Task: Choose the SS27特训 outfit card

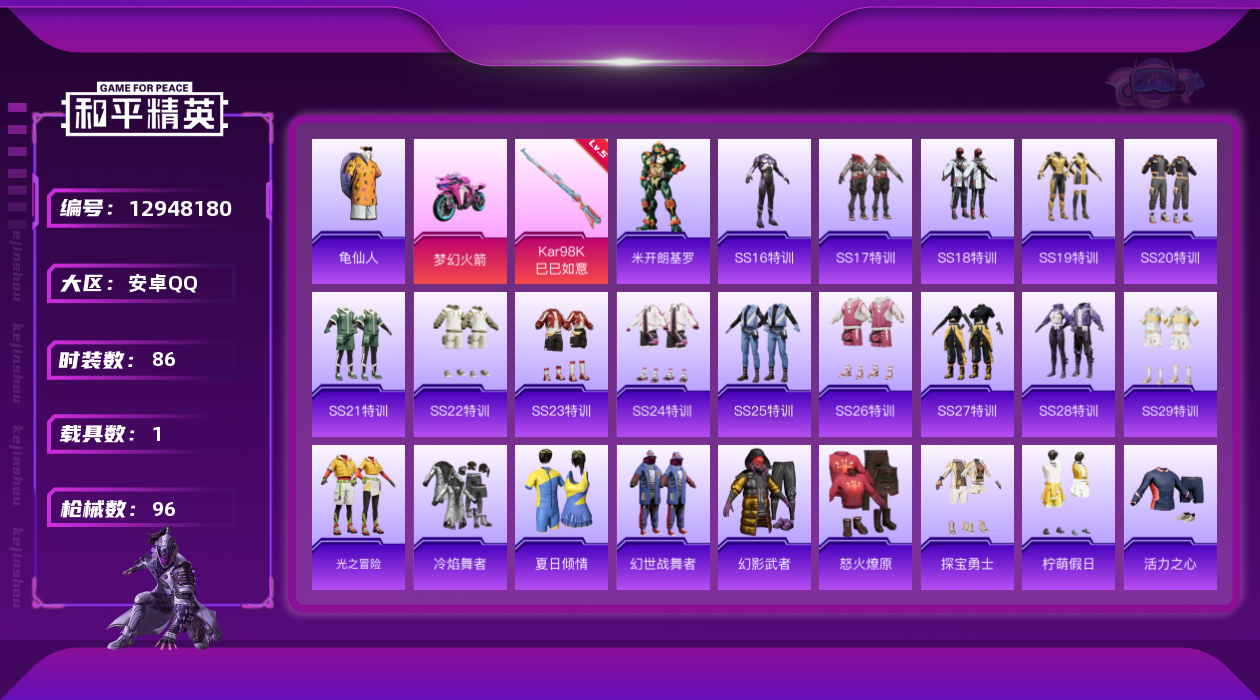Action: (x=967, y=364)
